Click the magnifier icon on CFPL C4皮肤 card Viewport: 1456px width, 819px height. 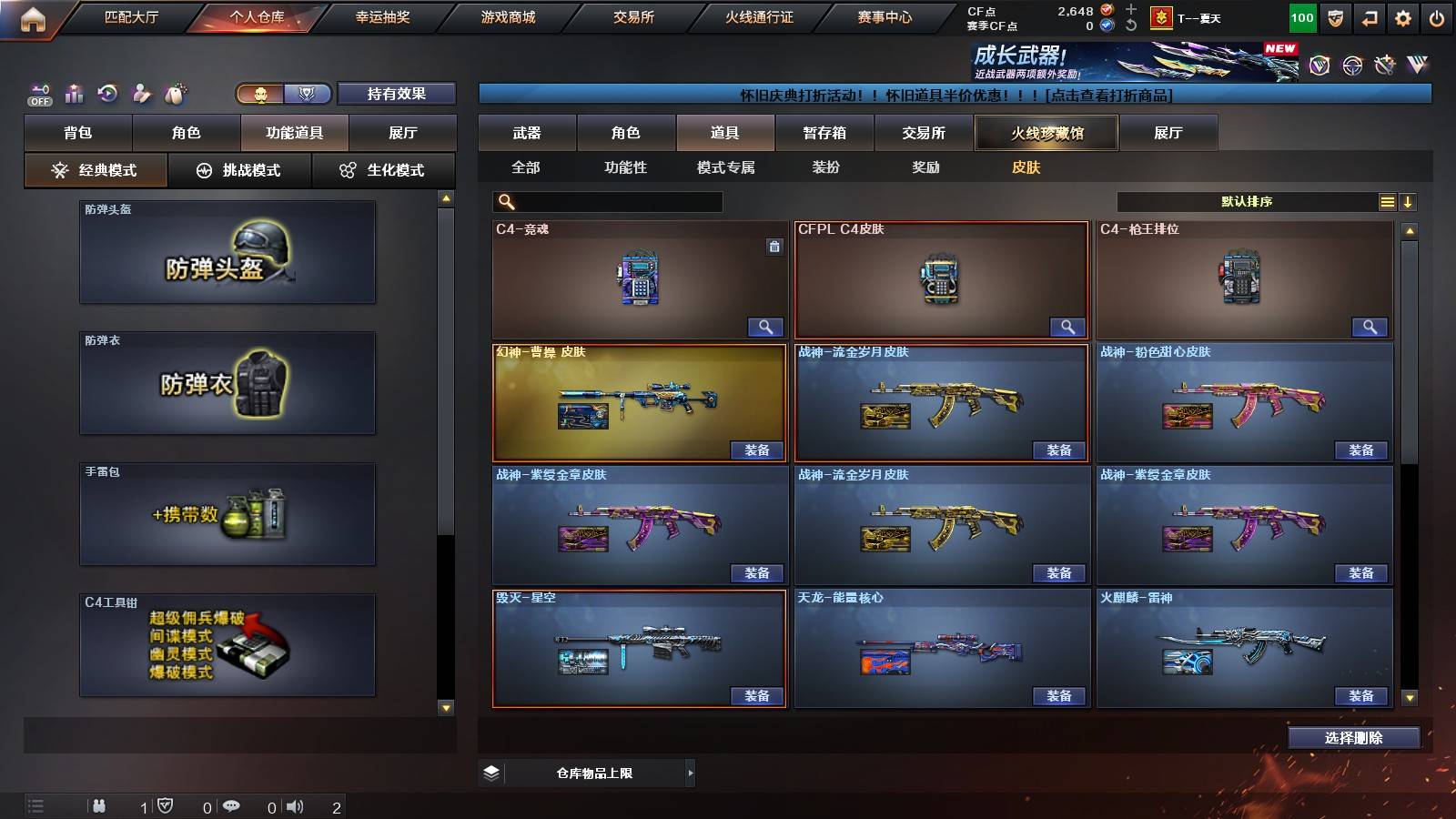(x=1067, y=326)
